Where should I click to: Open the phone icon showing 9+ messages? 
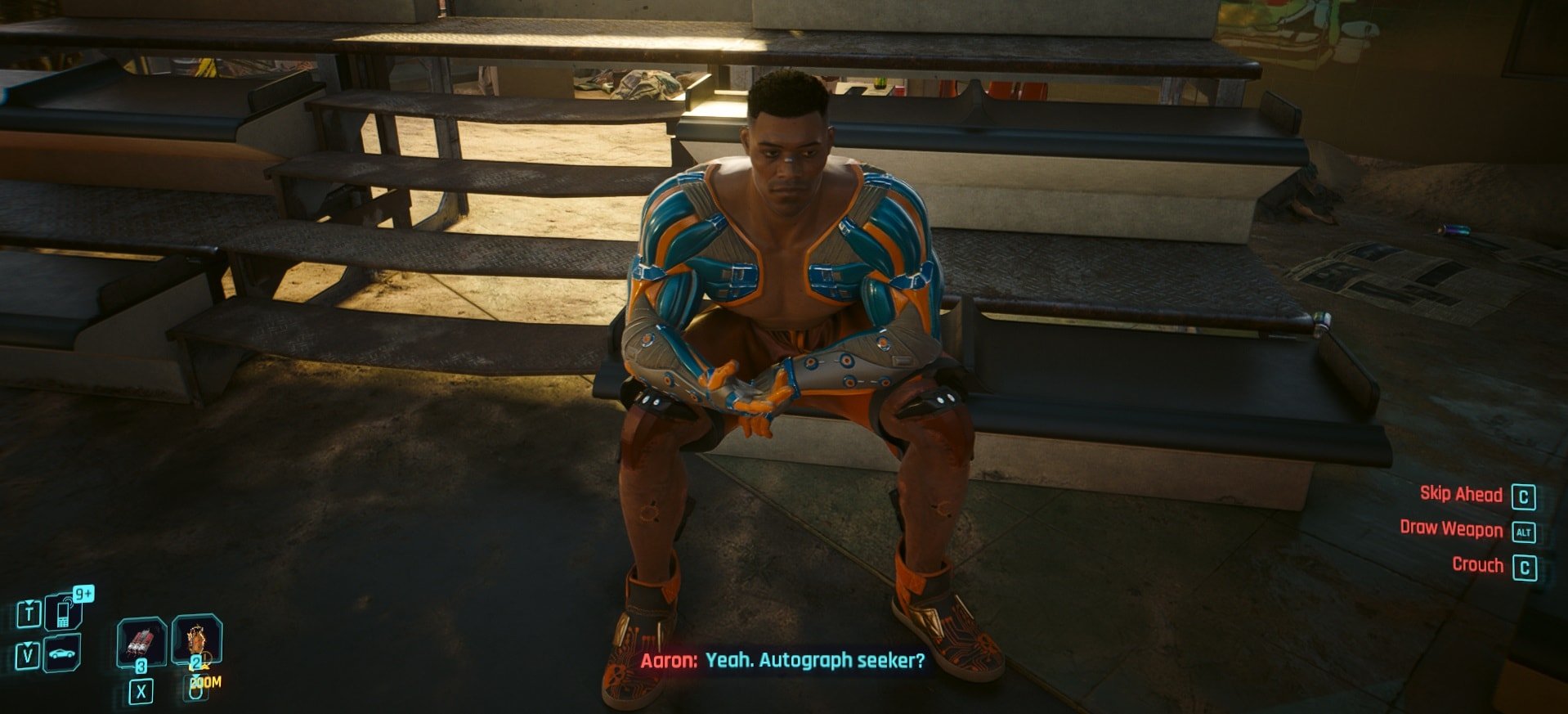pos(61,613)
